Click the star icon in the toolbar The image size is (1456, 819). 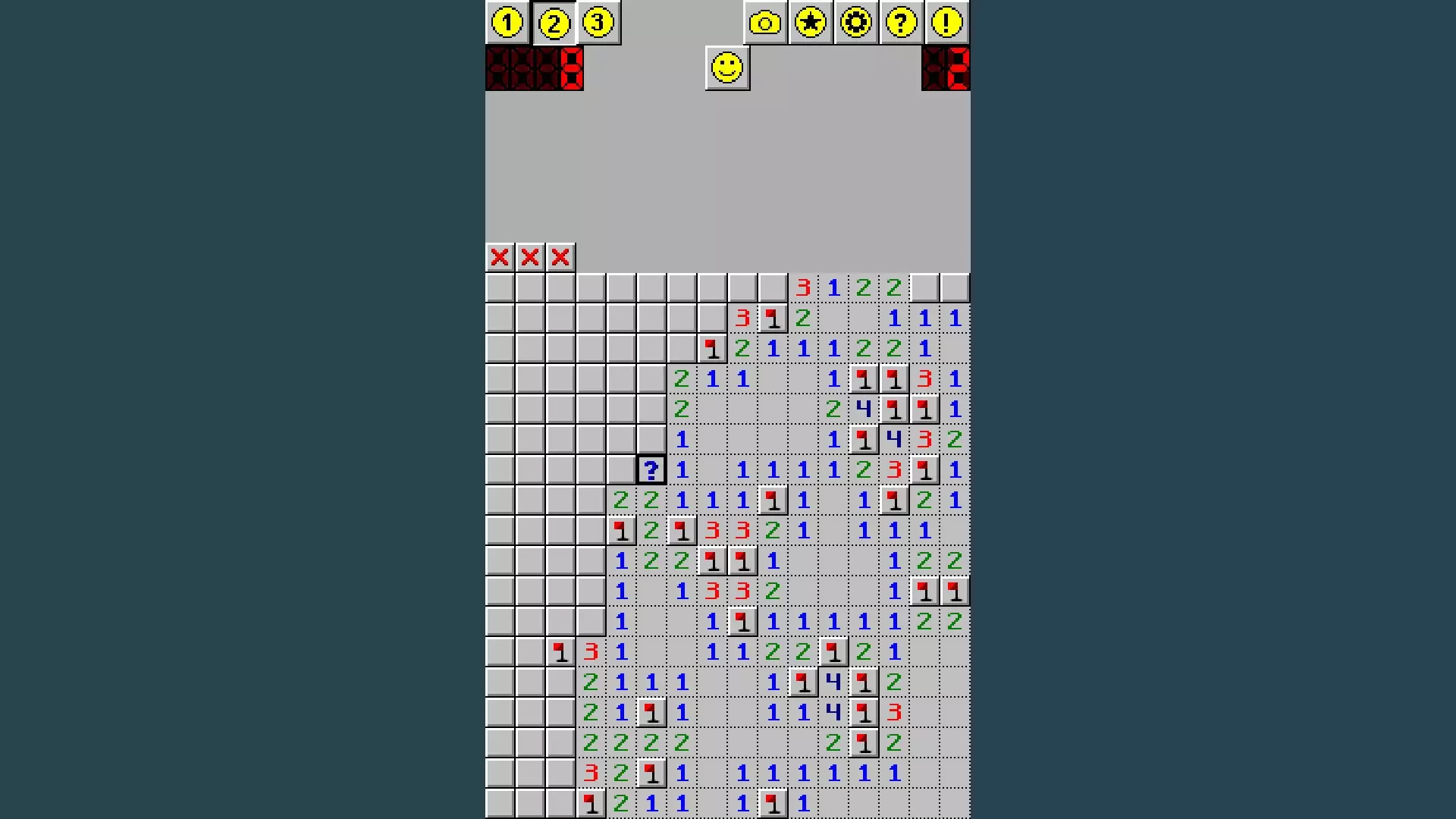click(809, 23)
